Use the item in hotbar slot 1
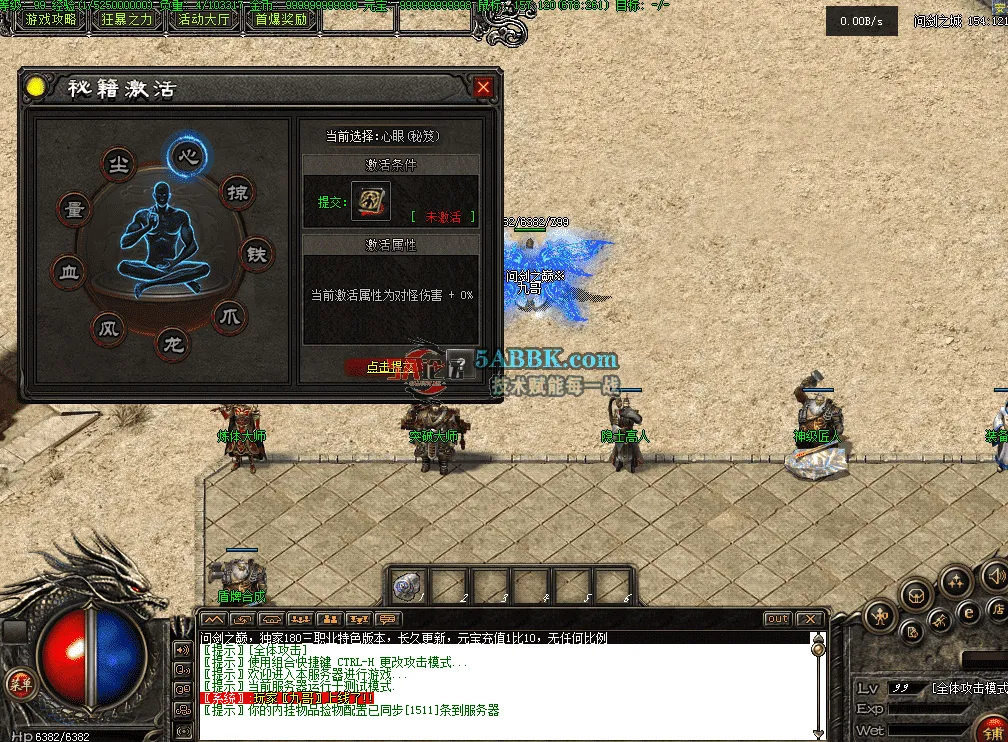Screen dimensions: 1008x742 pyautogui.click(x=409, y=586)
